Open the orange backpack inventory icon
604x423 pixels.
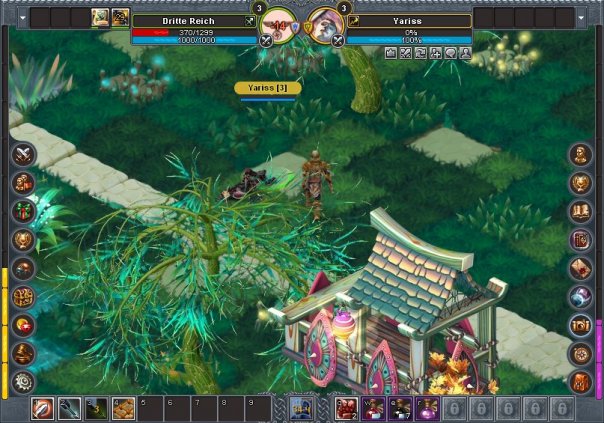(581, 381)
